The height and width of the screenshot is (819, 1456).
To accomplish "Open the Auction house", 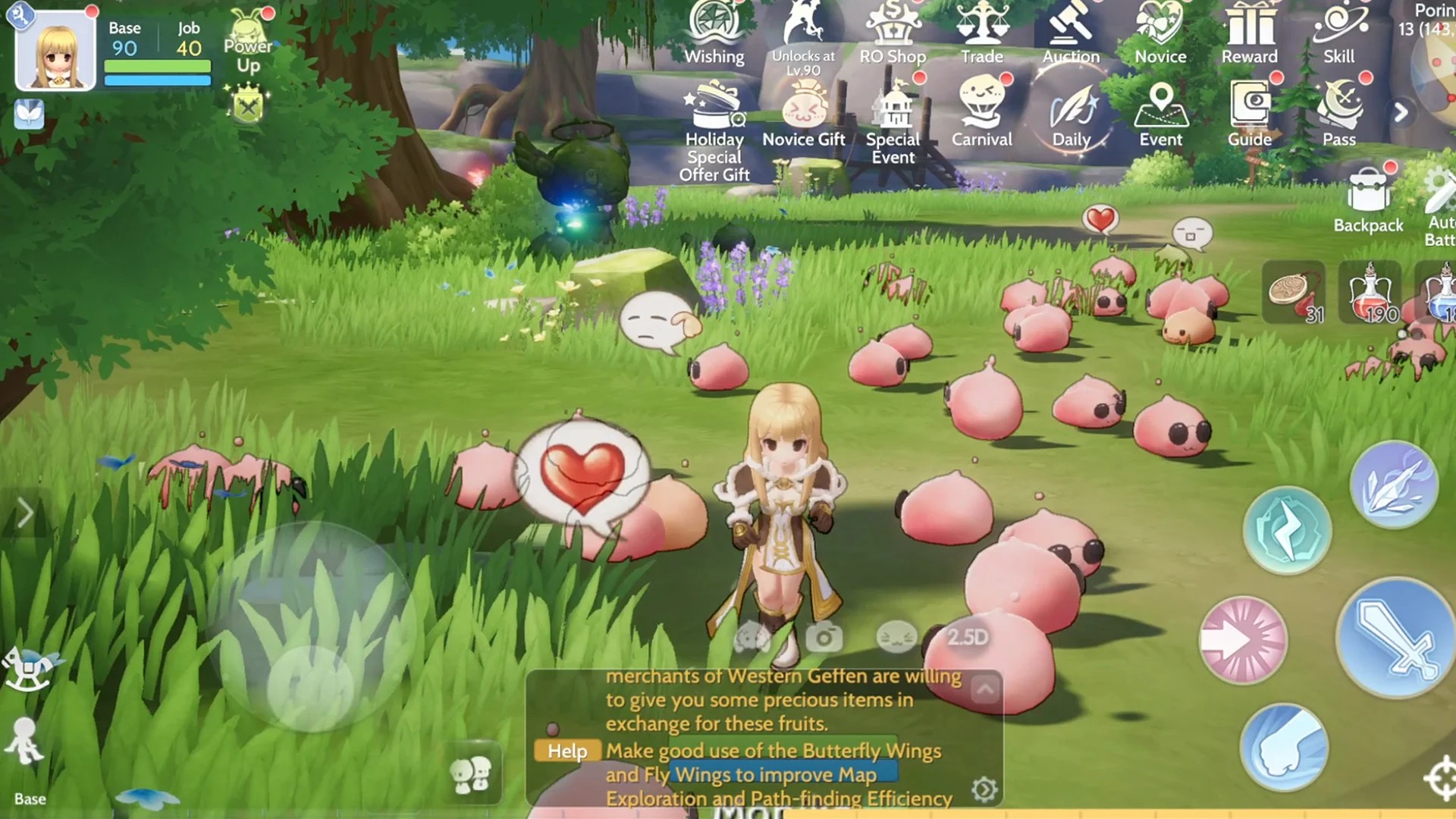I will 1071,34.
